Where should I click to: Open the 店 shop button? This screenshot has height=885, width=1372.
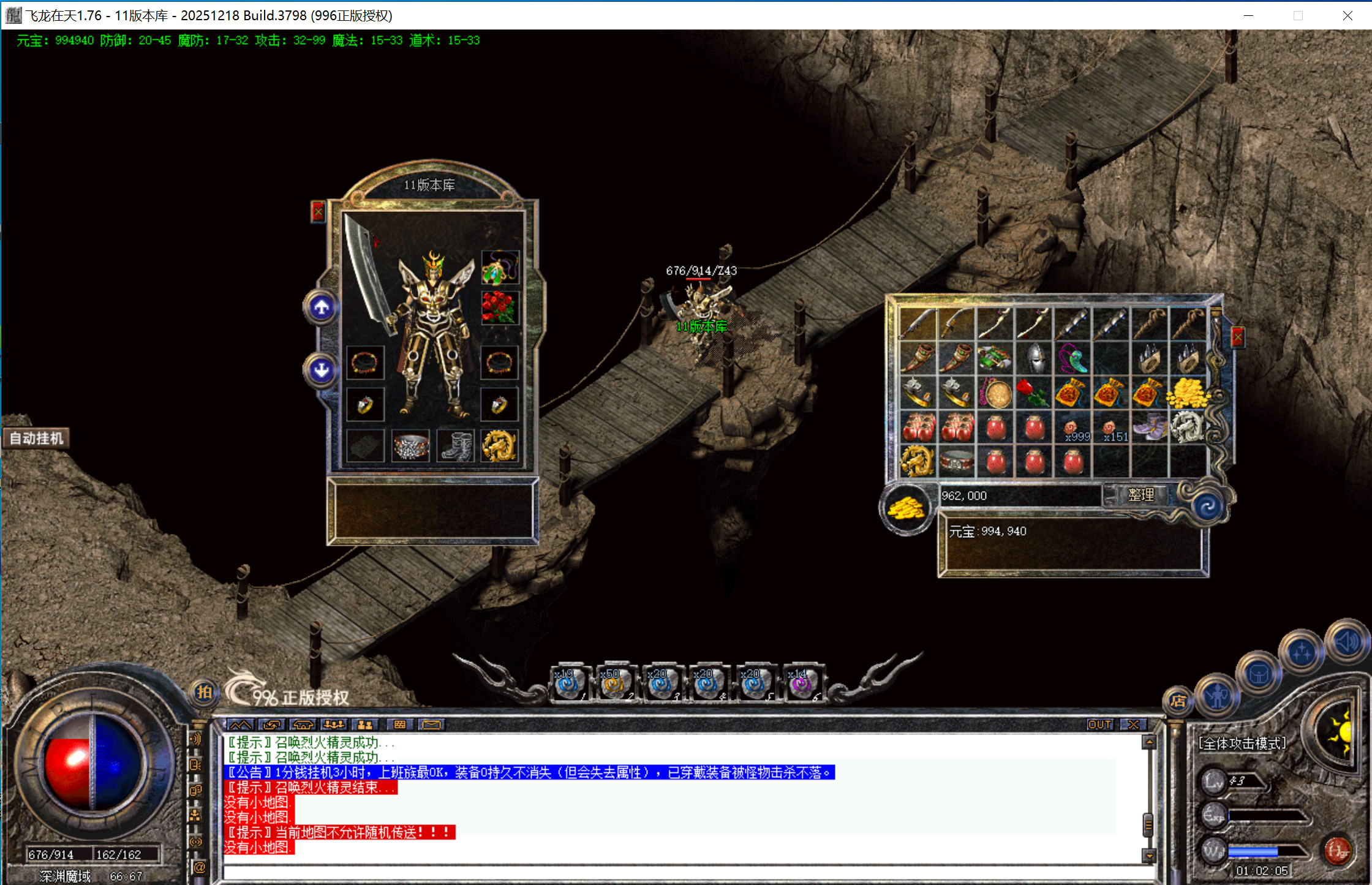coord(1177,701)
